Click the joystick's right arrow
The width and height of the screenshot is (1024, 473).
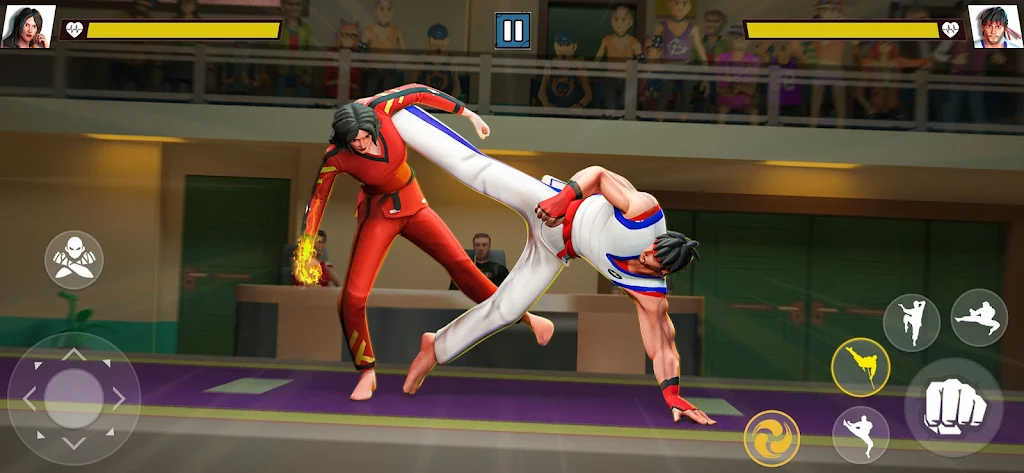tap(119, 398)
